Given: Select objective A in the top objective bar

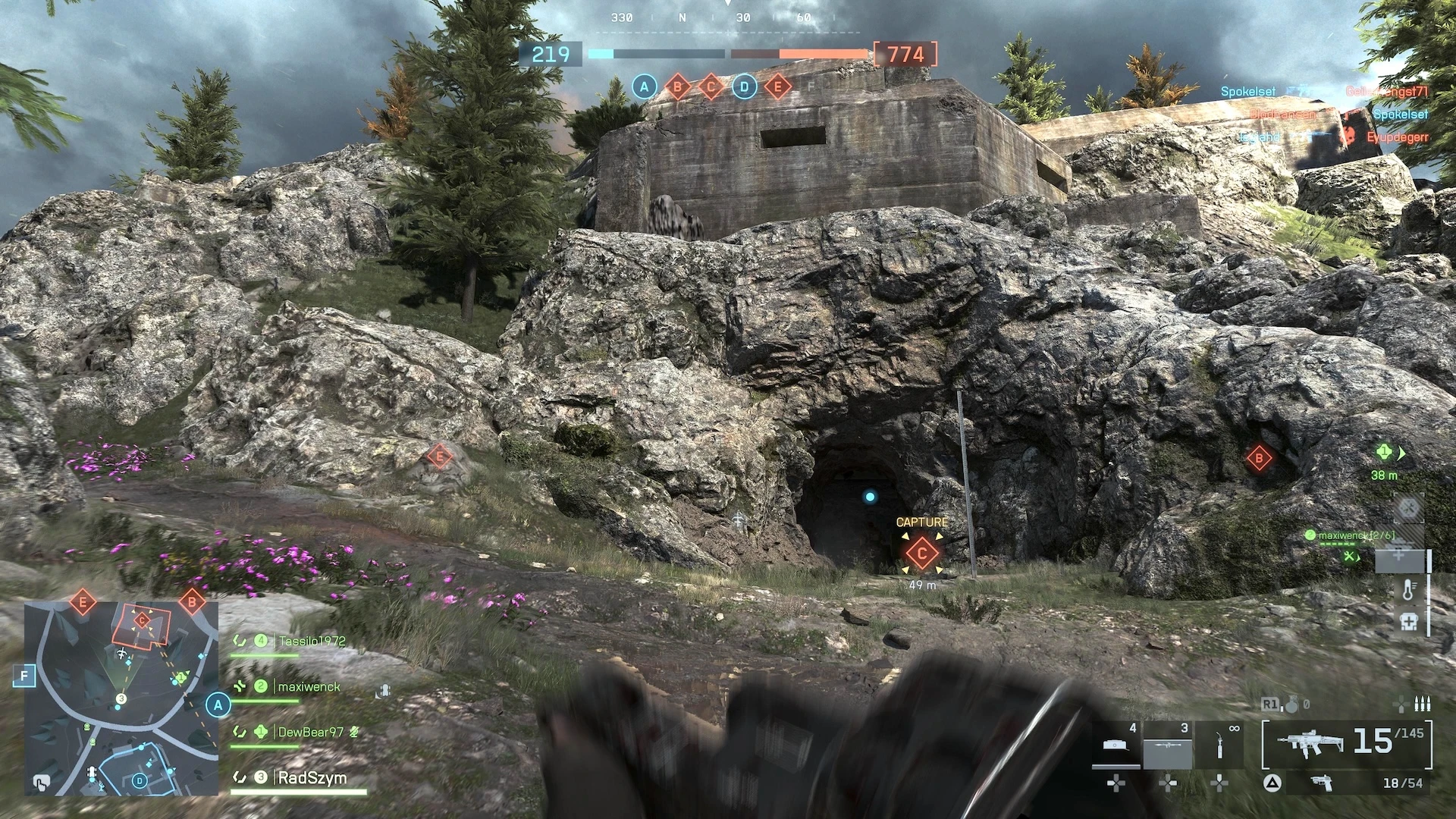Looking at the screenshot, I should (x=644, y=86).
